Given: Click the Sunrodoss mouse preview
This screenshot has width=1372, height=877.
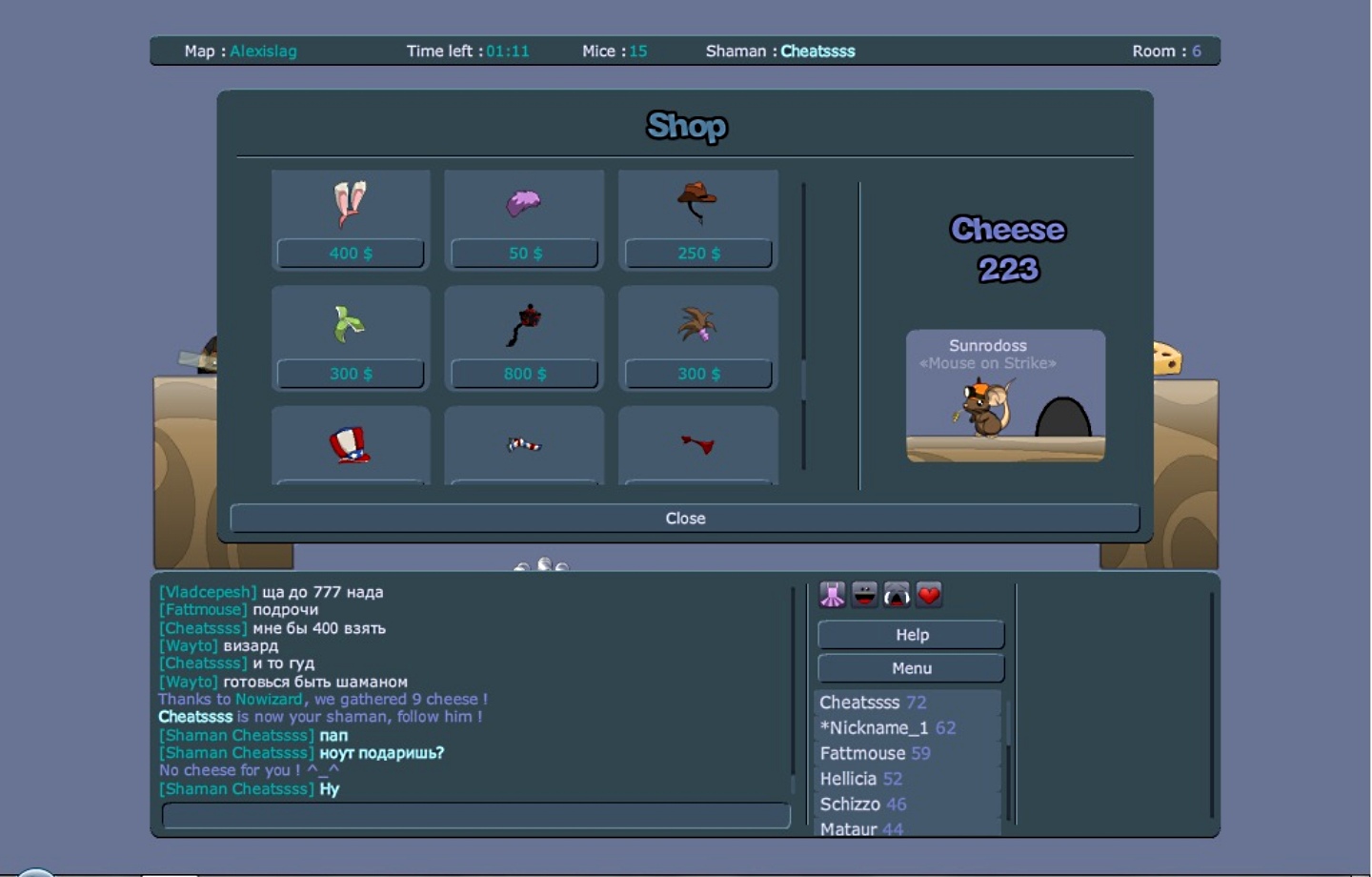Looking at the screenshot, I should click(1005, 397).
